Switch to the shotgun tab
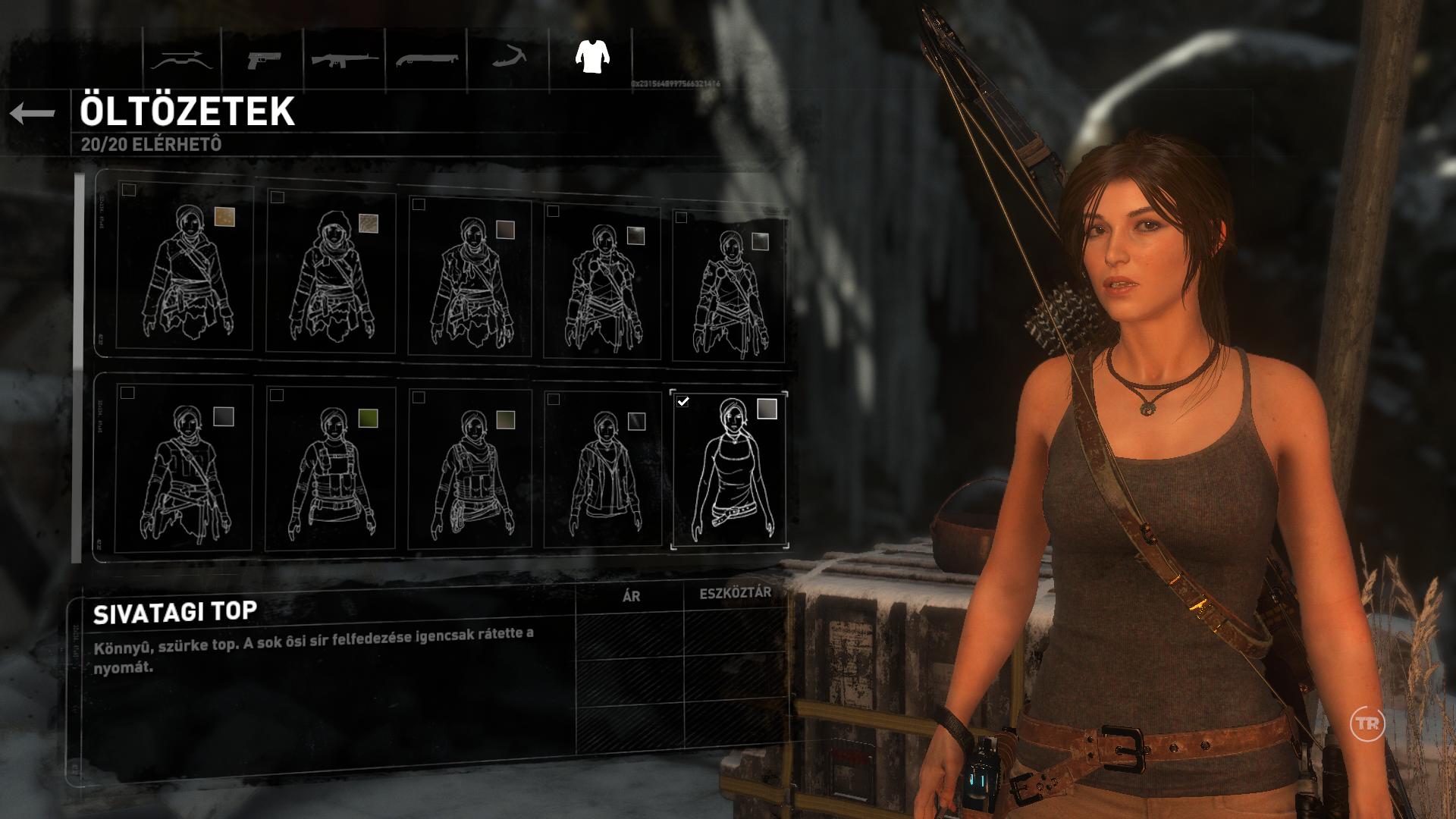The image size is (1456, 819). 427,59
